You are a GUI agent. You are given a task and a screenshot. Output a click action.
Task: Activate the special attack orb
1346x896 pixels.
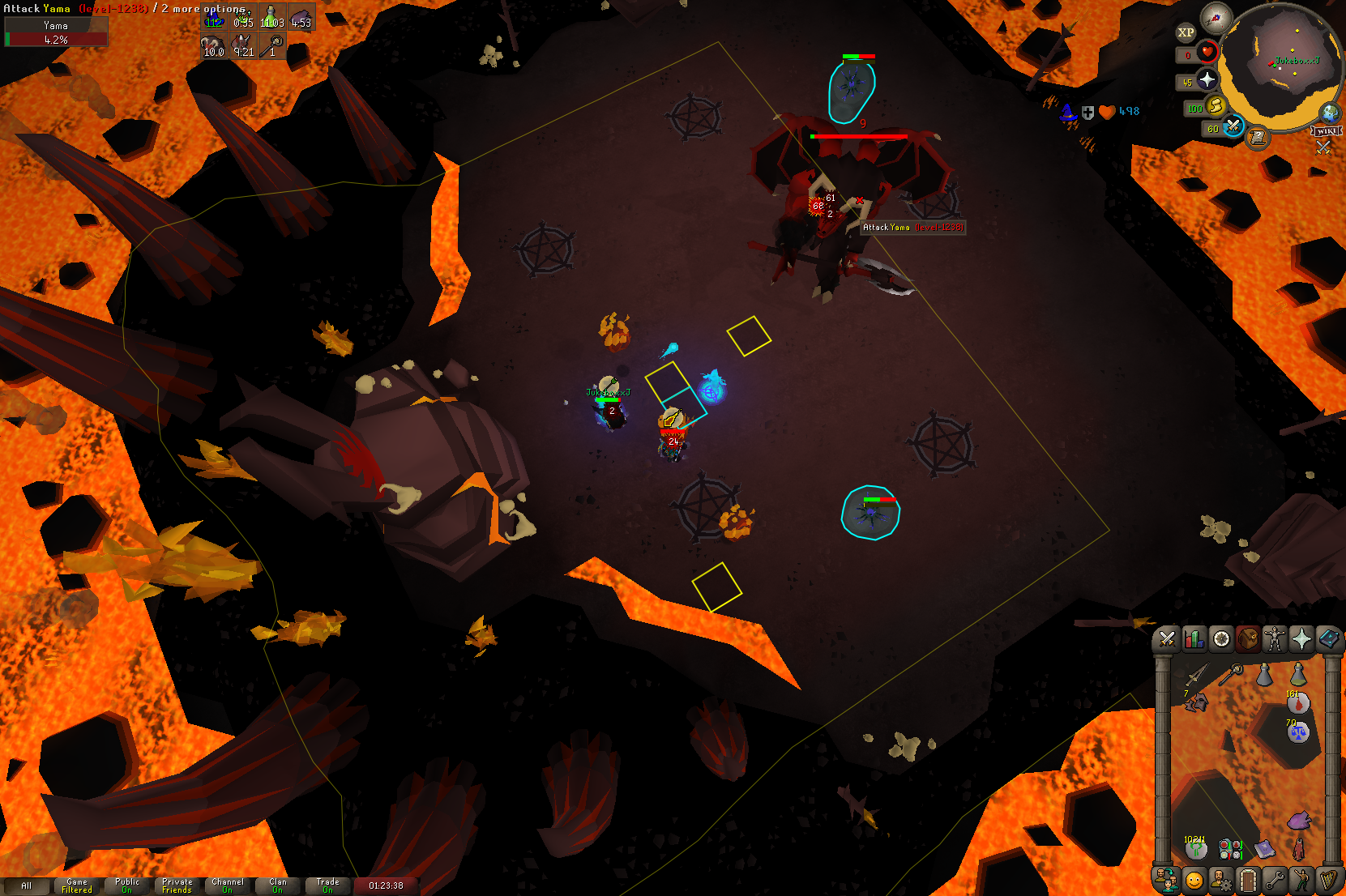click(x=1233, y=126)
